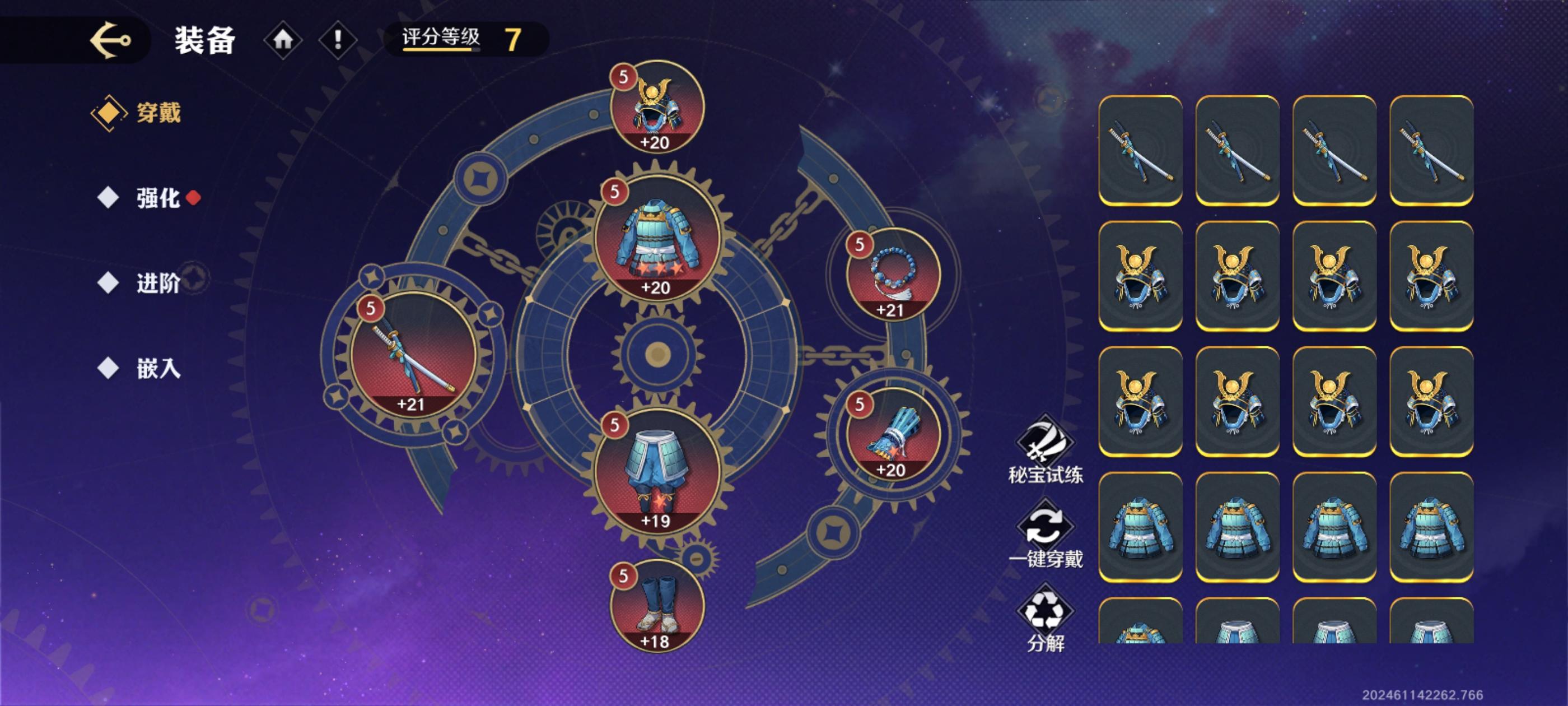Select the first katana thumbnail in inventory
This screenshot has width=1568, height=706.
tap(1141, 149)
